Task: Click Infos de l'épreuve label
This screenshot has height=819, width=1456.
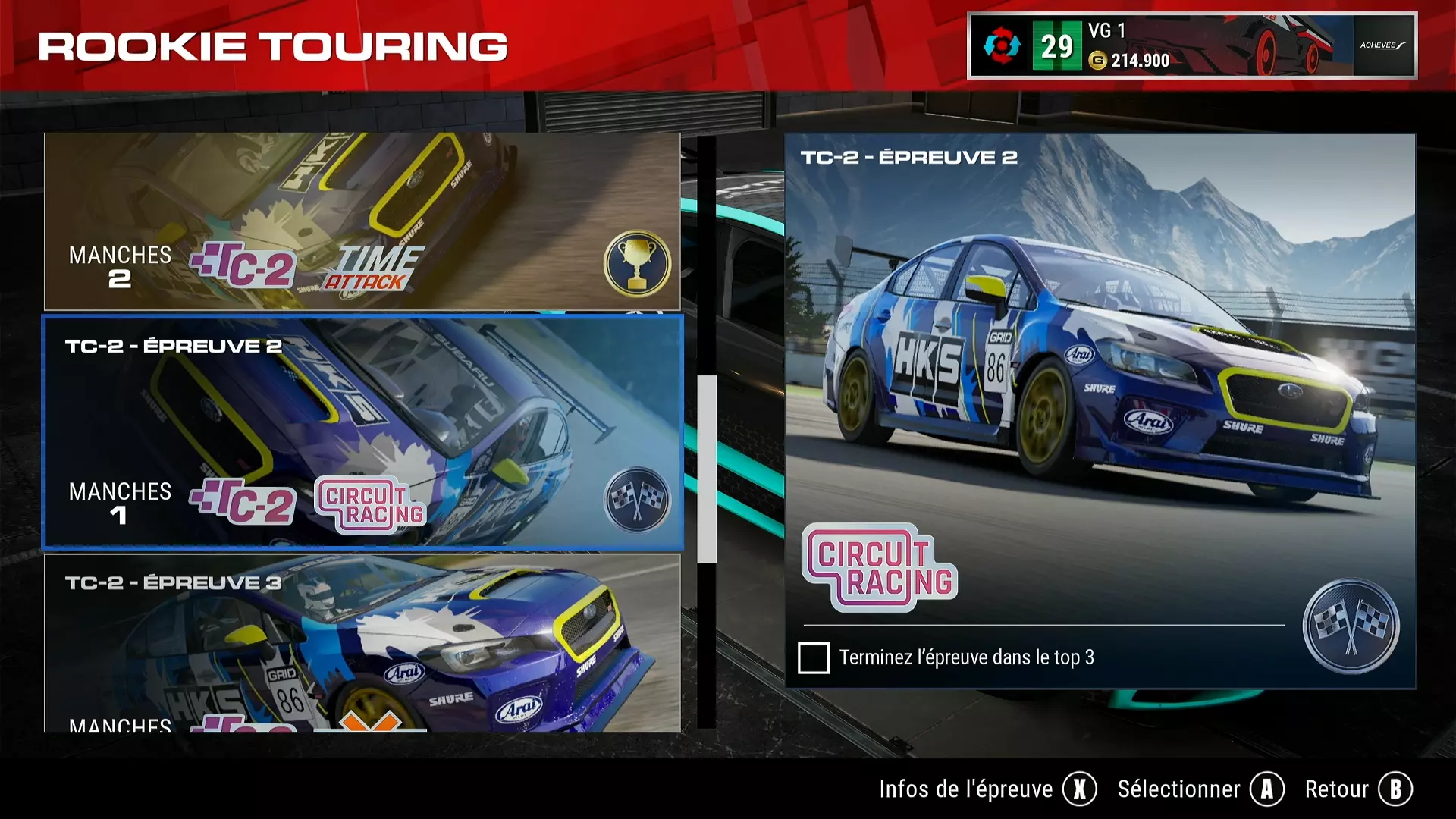Action: tap(965, 789)
